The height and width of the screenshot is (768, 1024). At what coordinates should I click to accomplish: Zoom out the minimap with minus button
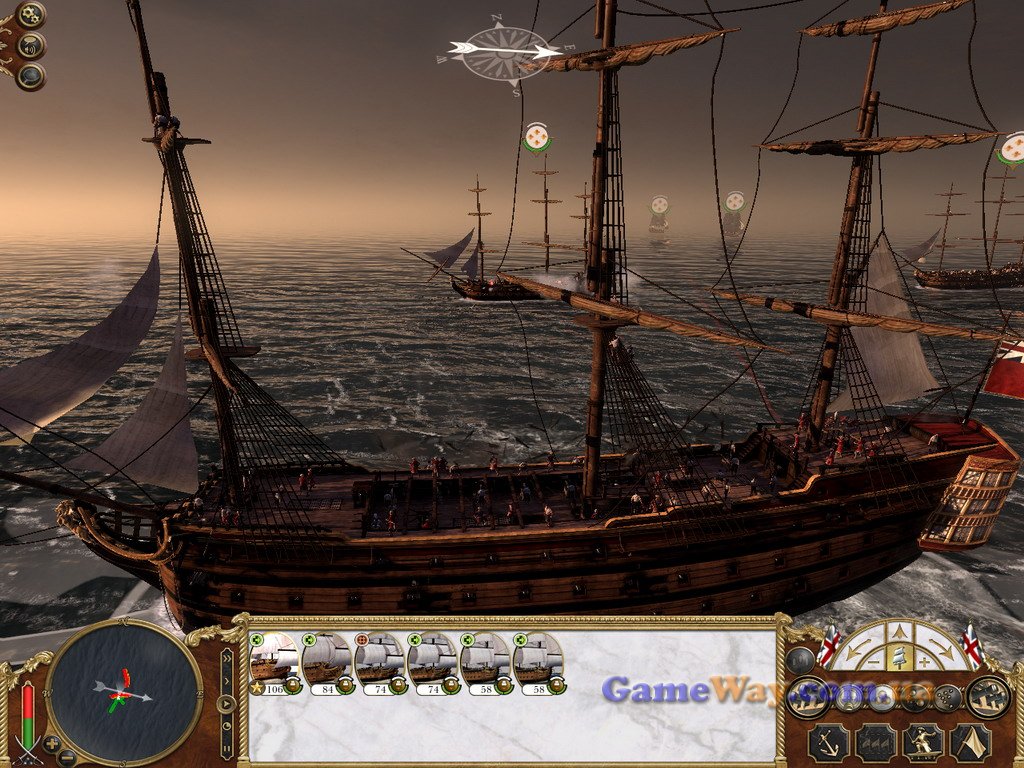coord(67,757)
